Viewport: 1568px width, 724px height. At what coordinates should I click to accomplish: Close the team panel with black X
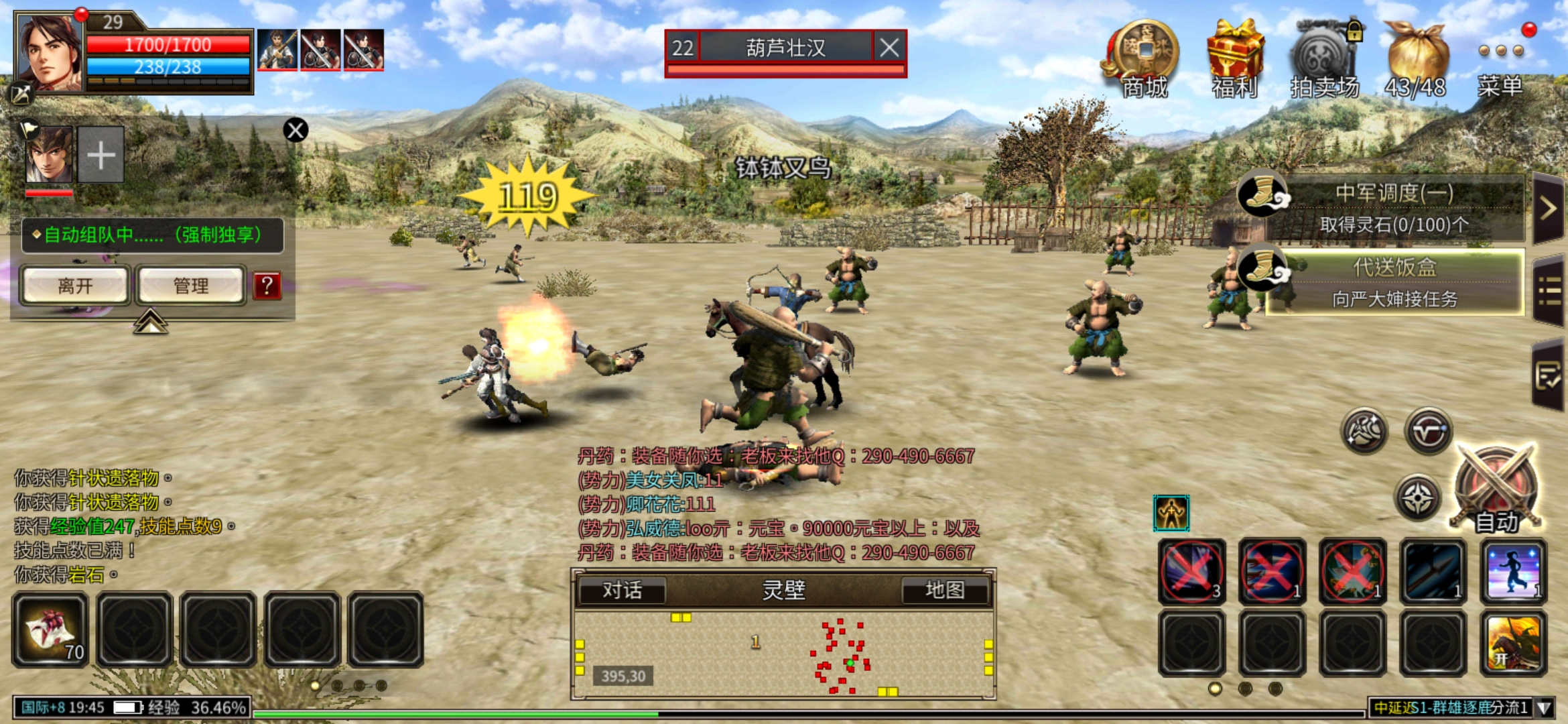296,130
